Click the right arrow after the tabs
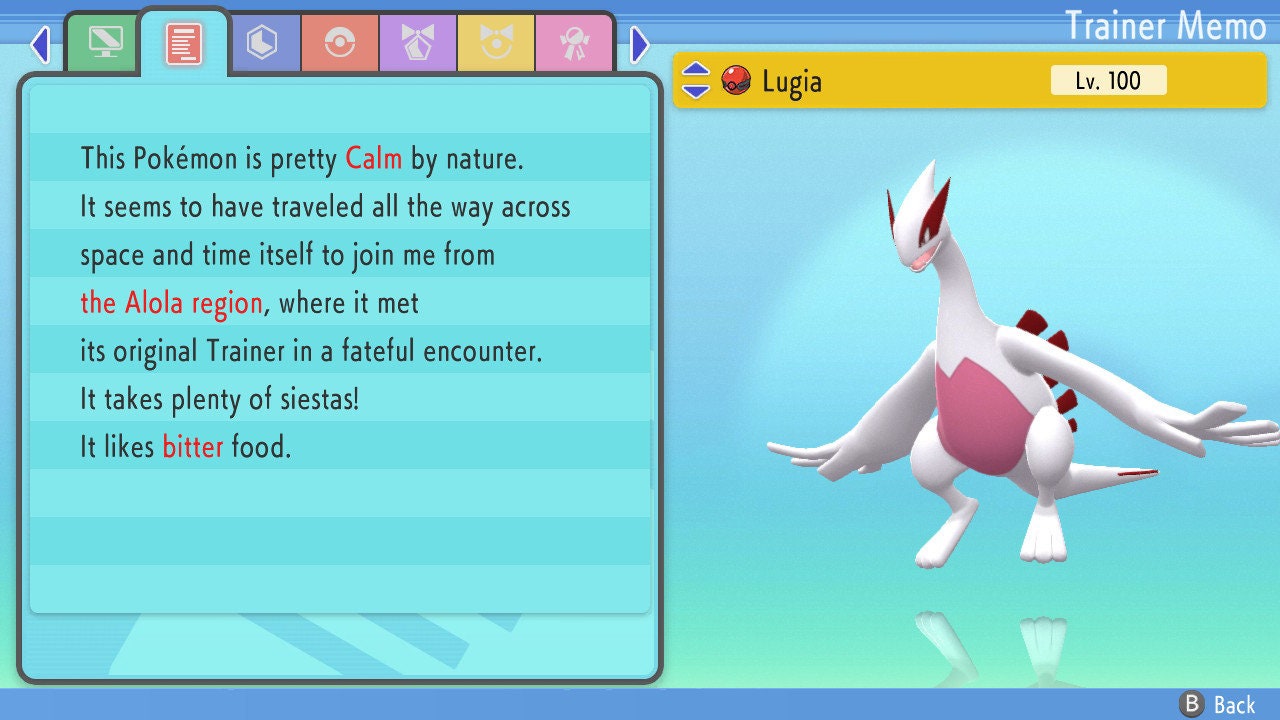Viewport: 1280px width, 720px height. 640,44
